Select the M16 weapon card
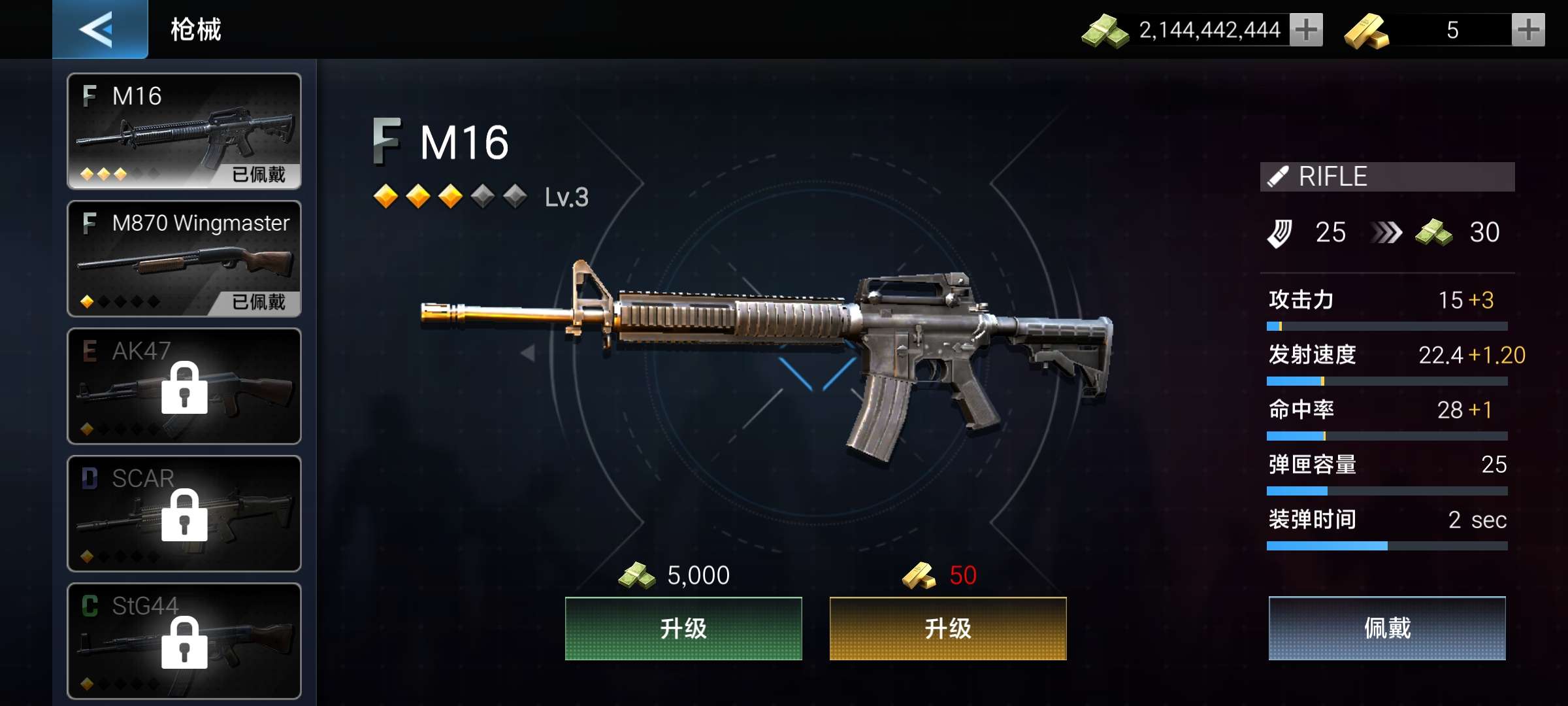Viewport: 1568px width, 706px height. click(x=184, y=131)
